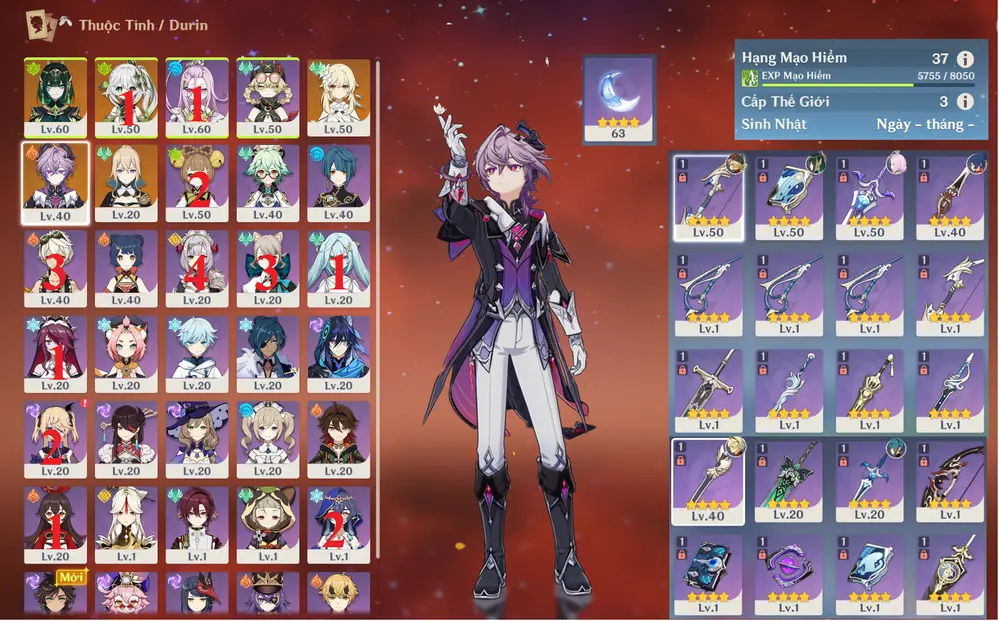Select Durin's portrait in the character list
The height and width of the screenshot is (621, 999).
[55, 182]
